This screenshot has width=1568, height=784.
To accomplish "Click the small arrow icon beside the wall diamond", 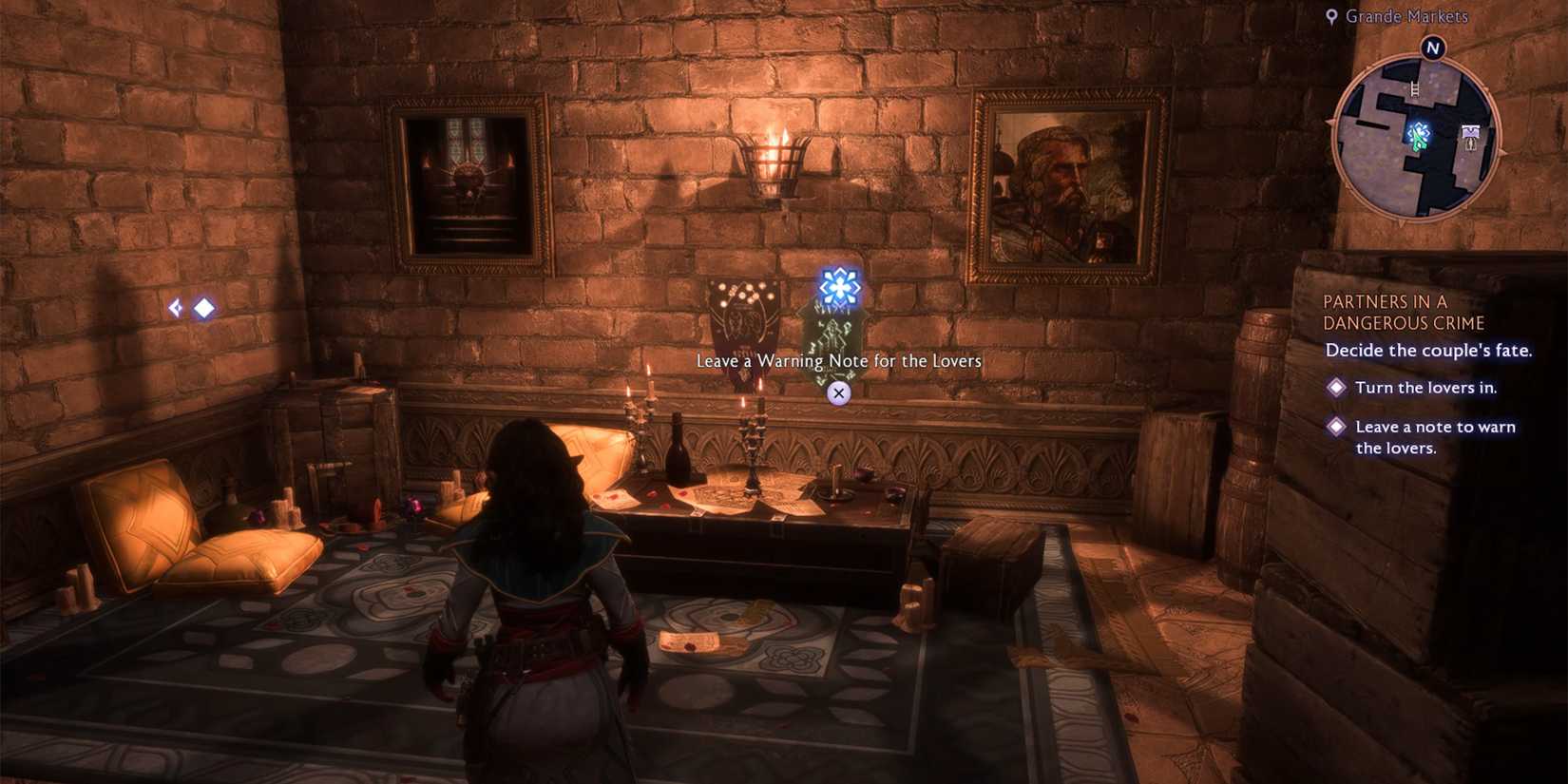I will pyautogui.click(x=176, y=306).
